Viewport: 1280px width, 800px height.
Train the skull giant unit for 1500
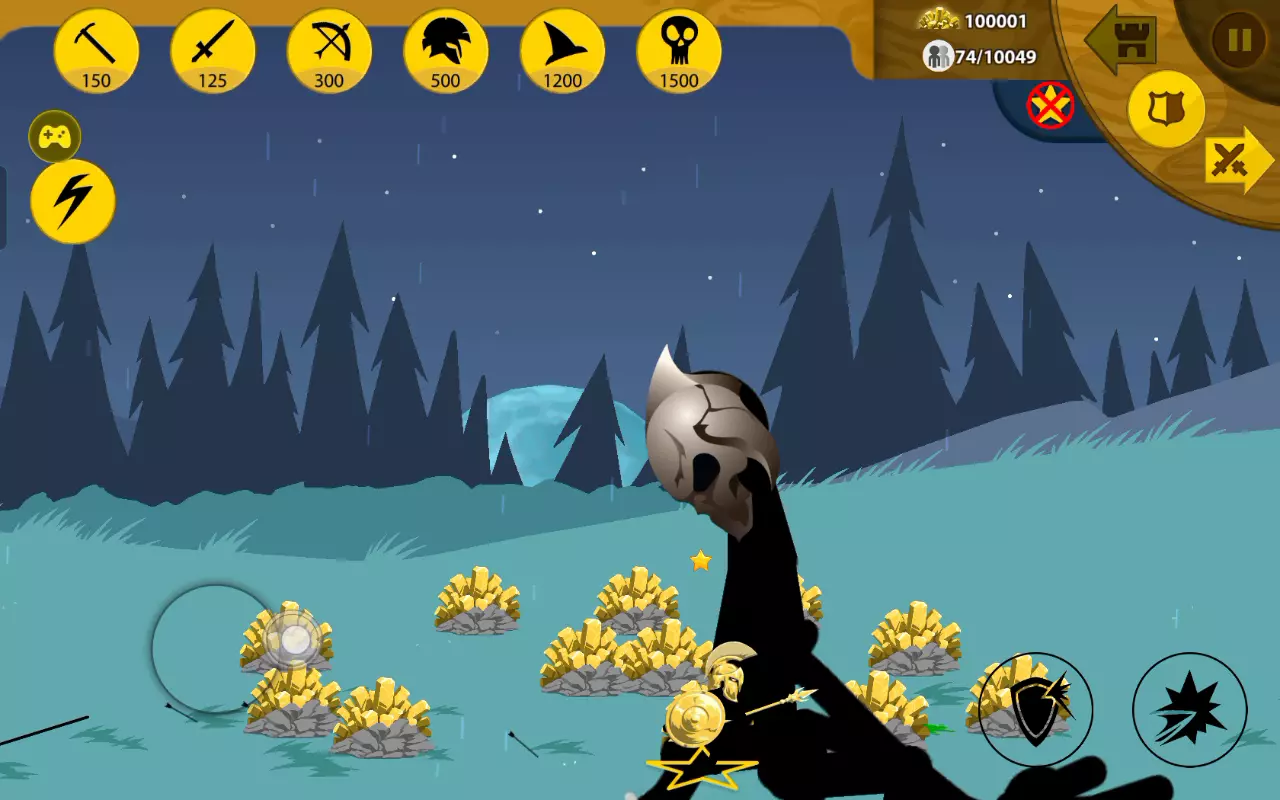(x=679, y=51)
